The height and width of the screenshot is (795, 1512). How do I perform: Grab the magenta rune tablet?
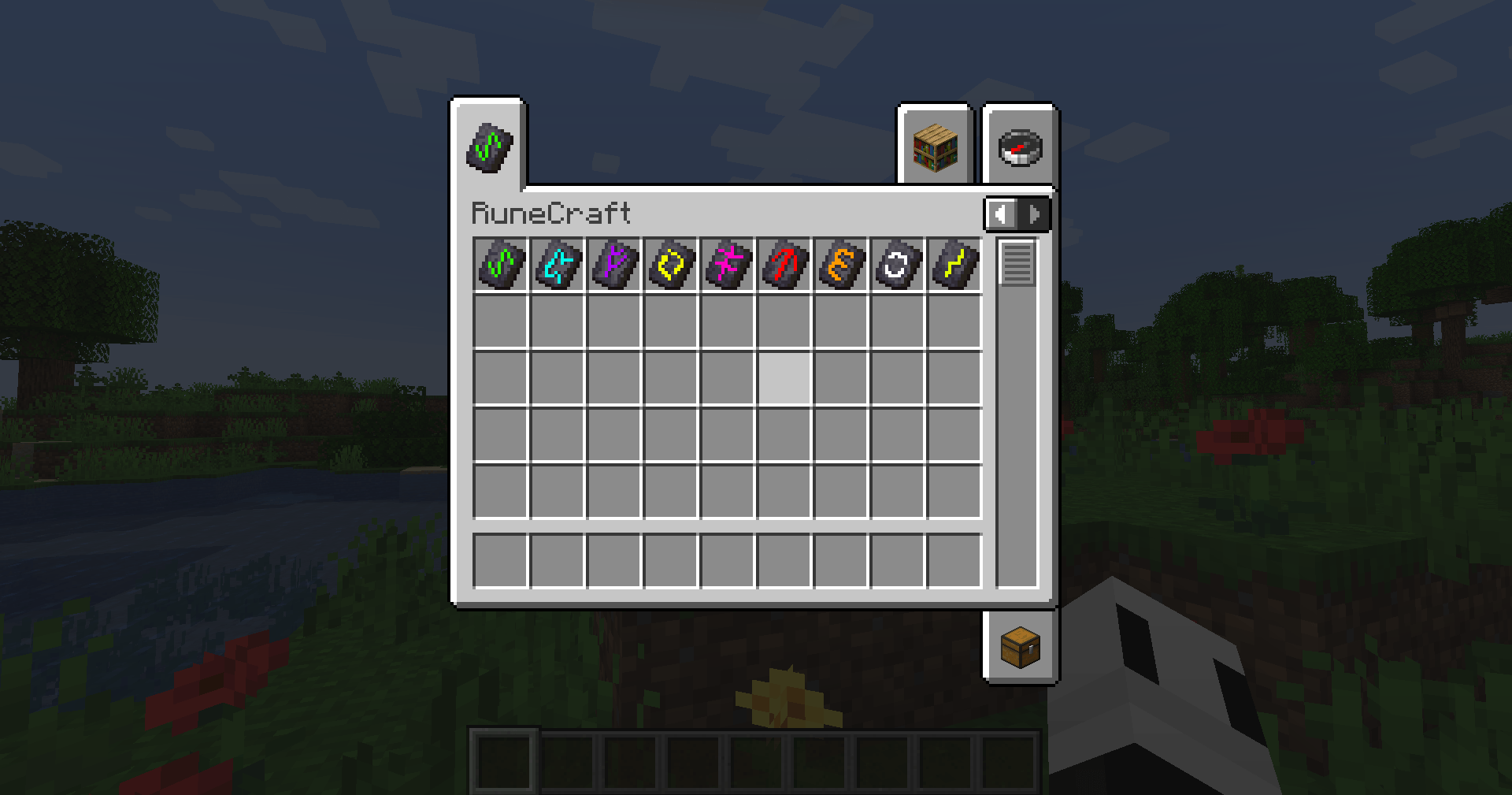pyautogui.click(x=728, y=265)
